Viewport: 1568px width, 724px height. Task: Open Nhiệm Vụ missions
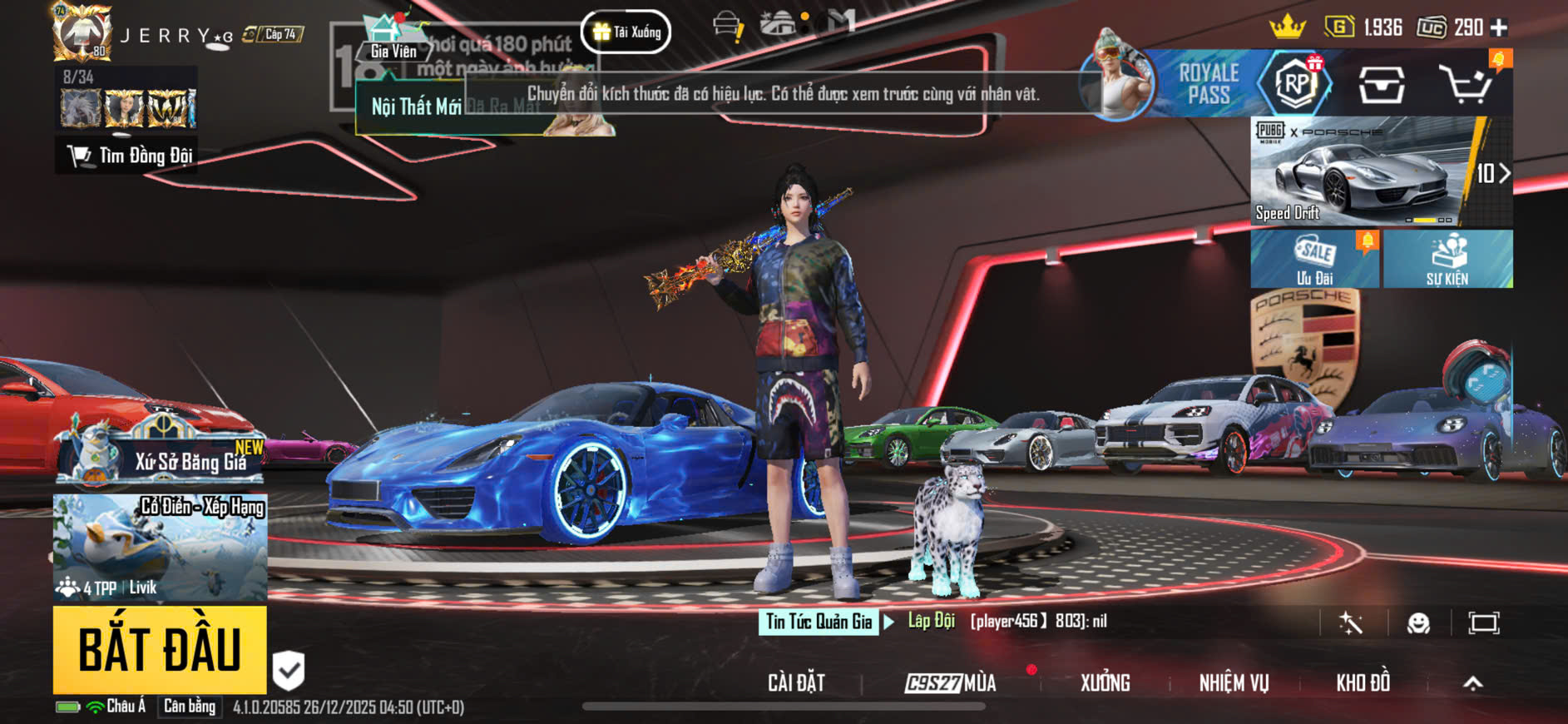(x=1234, y=683)
